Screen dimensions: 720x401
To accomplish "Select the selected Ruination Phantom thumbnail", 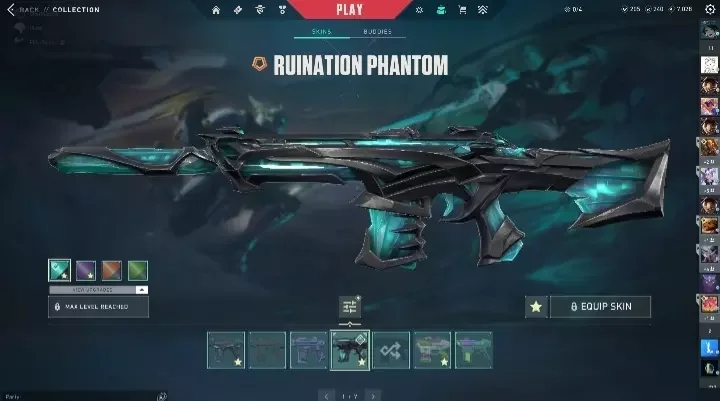I will (x=350, y=351).
